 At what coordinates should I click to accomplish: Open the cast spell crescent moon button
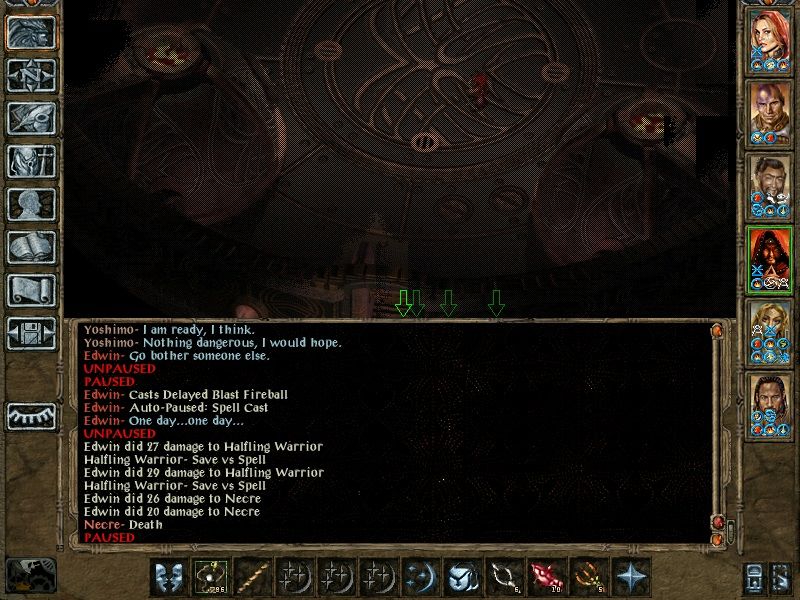[420, 576]
